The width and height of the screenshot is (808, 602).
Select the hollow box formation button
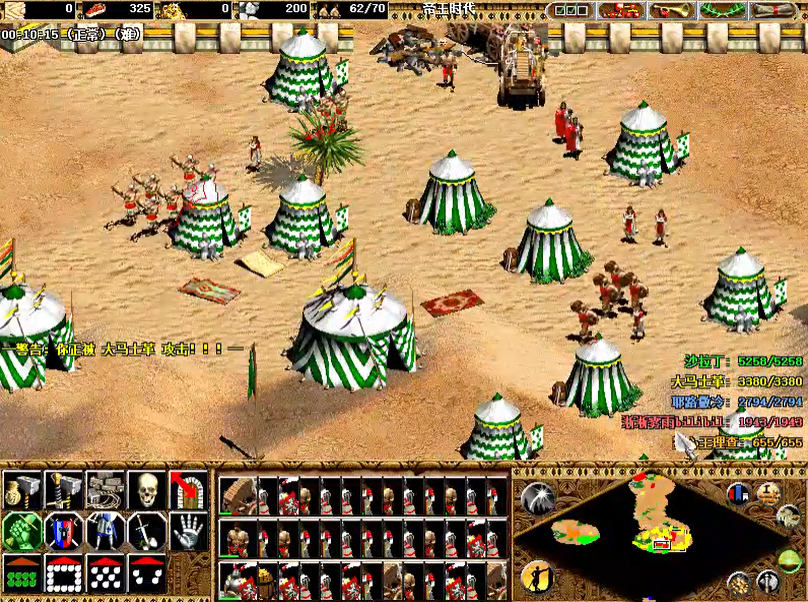click(x=62, y=573)
